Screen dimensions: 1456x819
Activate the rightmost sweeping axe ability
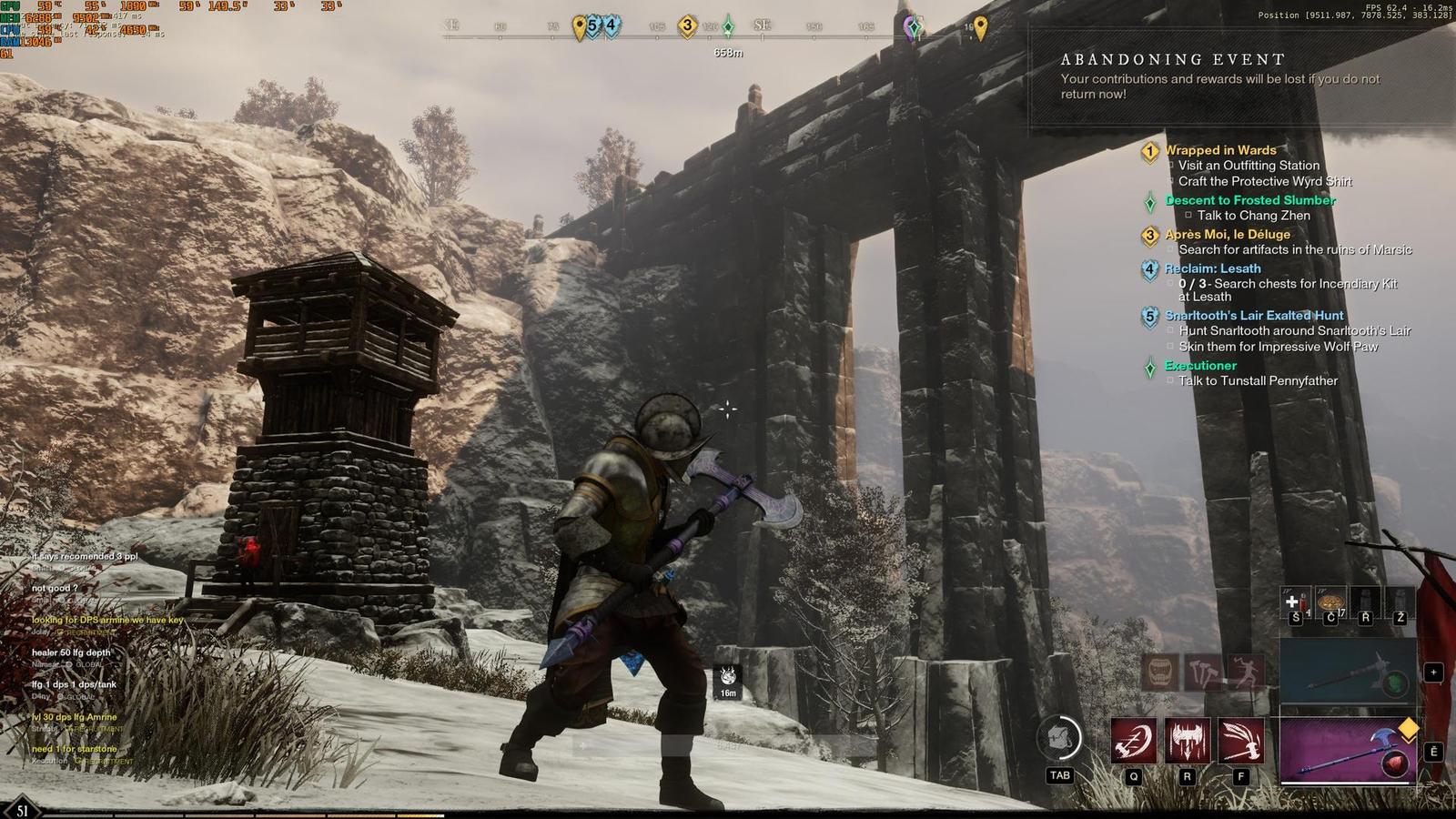click(1241, 741)
